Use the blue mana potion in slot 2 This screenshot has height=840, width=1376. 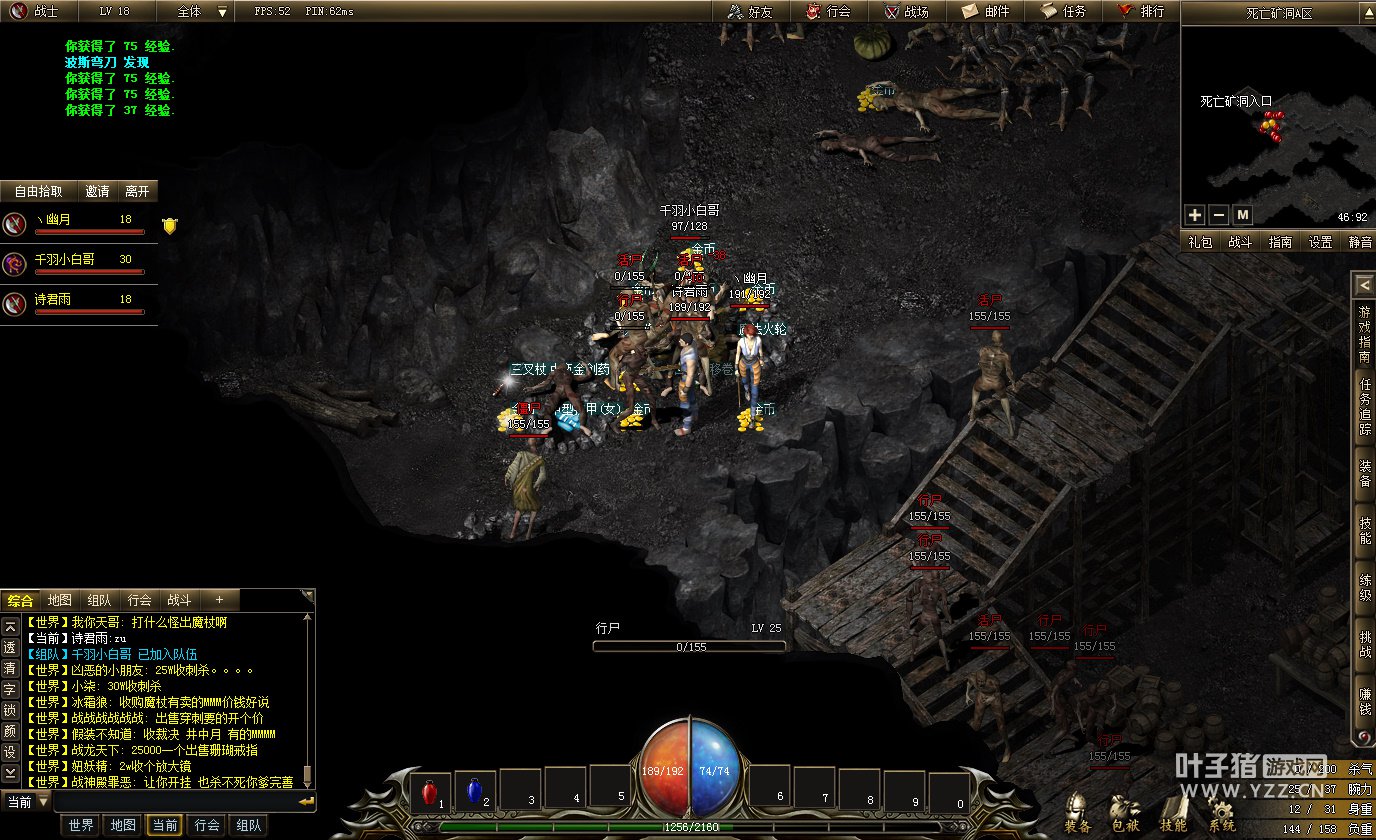[475, 793]
